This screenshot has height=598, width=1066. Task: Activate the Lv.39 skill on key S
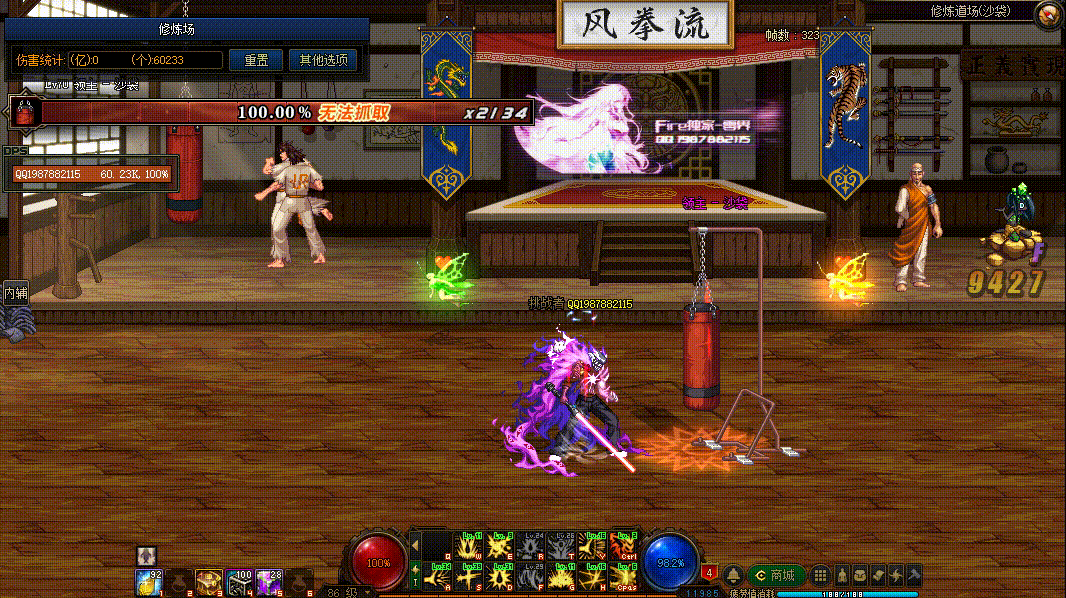point(469,577)
